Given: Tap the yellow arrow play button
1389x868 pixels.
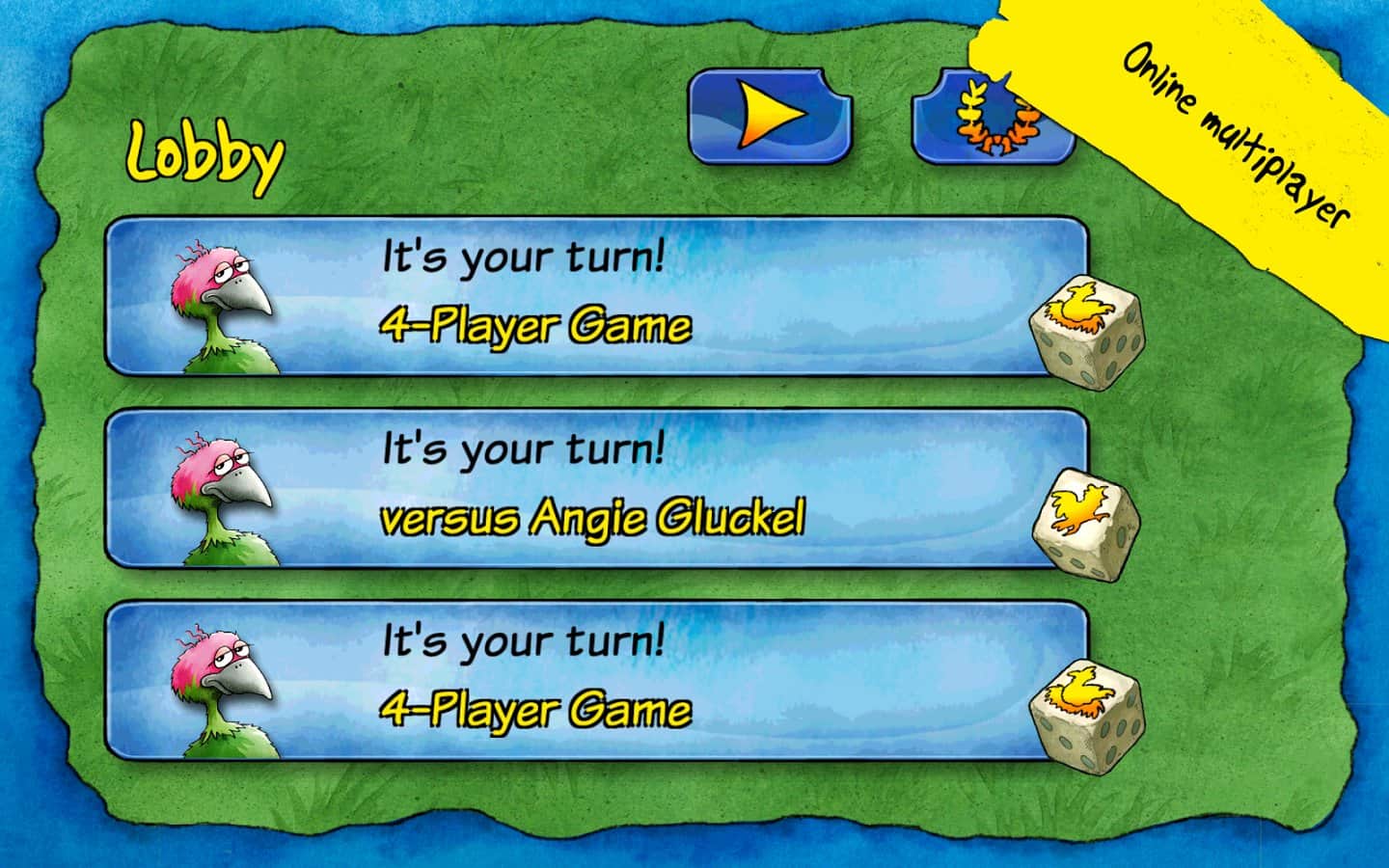Looking at the screenshot, I should (x=770, y=116).
